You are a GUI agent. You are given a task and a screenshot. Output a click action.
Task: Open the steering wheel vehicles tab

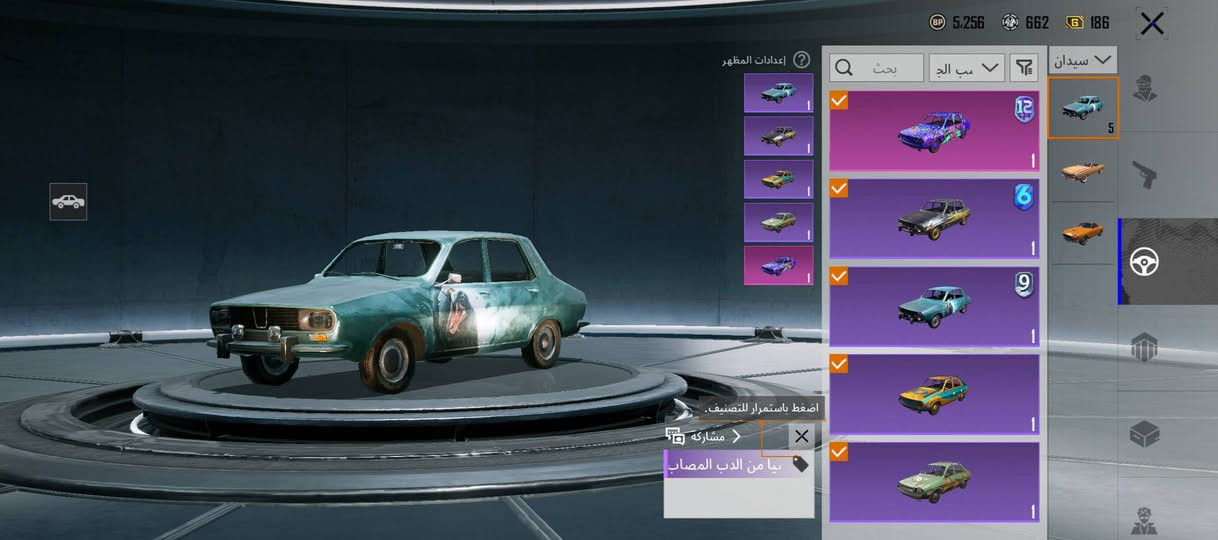click(x=1145, y=262)
